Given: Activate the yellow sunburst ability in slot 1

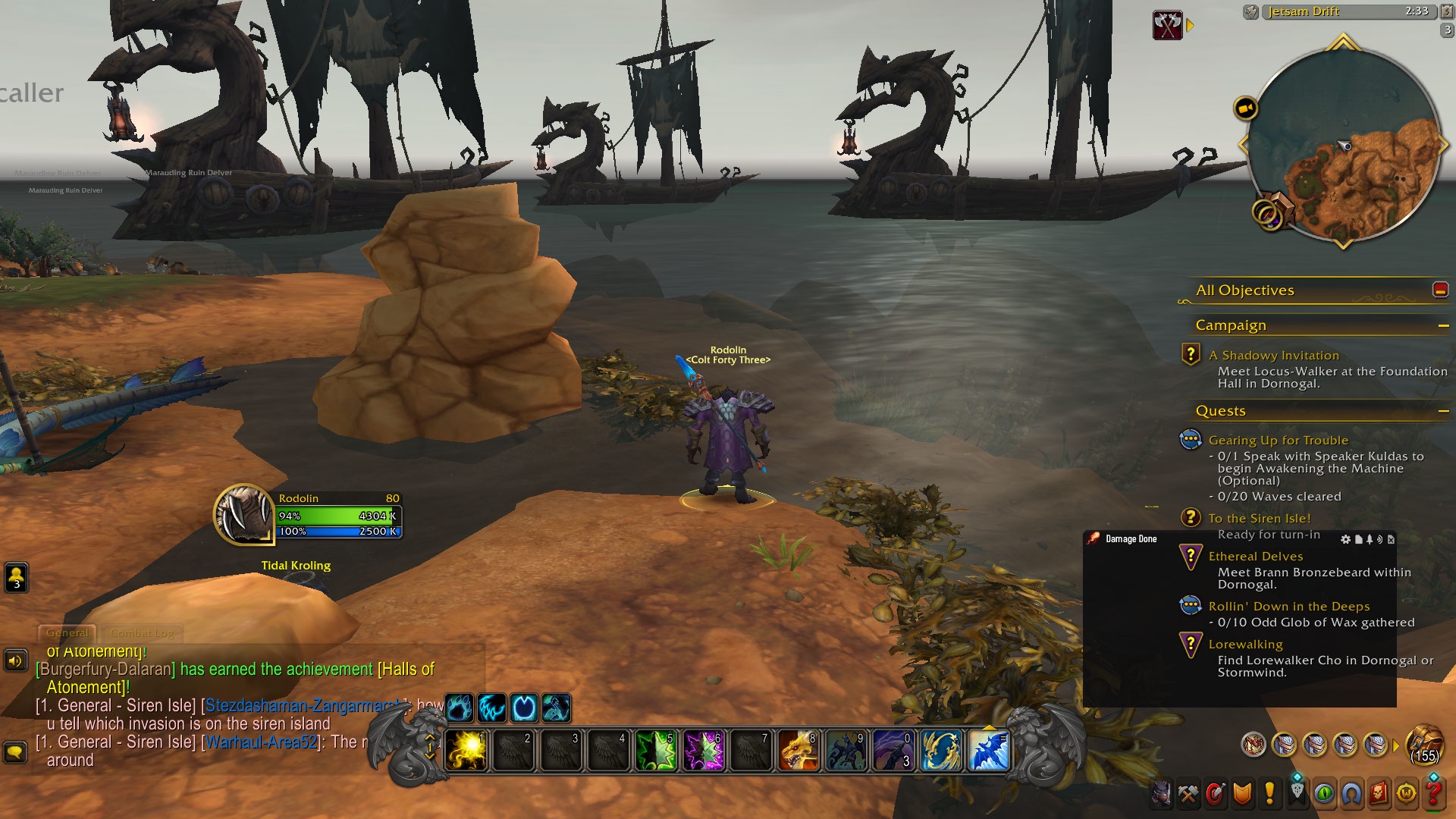Looking at the screenshot, I should pyautogui.click(x=466, y=750).
